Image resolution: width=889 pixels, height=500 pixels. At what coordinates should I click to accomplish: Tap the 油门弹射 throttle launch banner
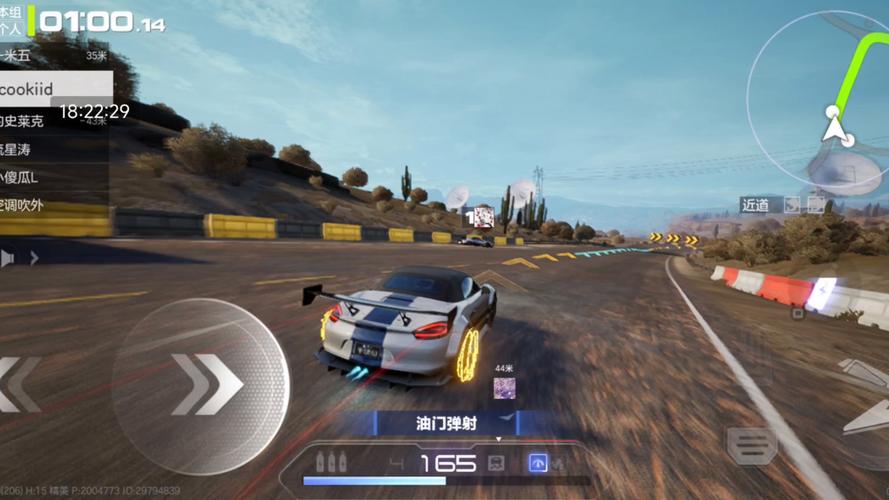446,423
